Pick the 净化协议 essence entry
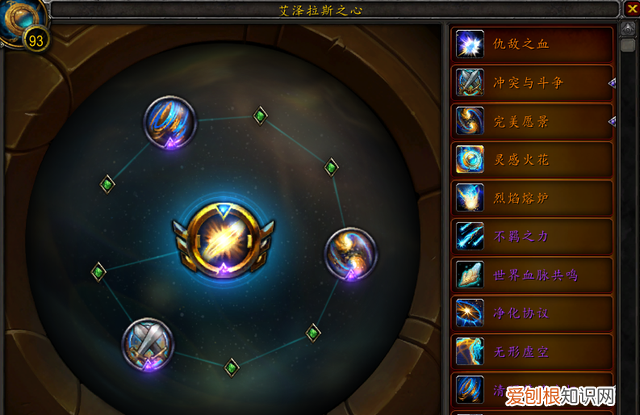The width and height of the screenshot is (640, 415). click(532, 310)
